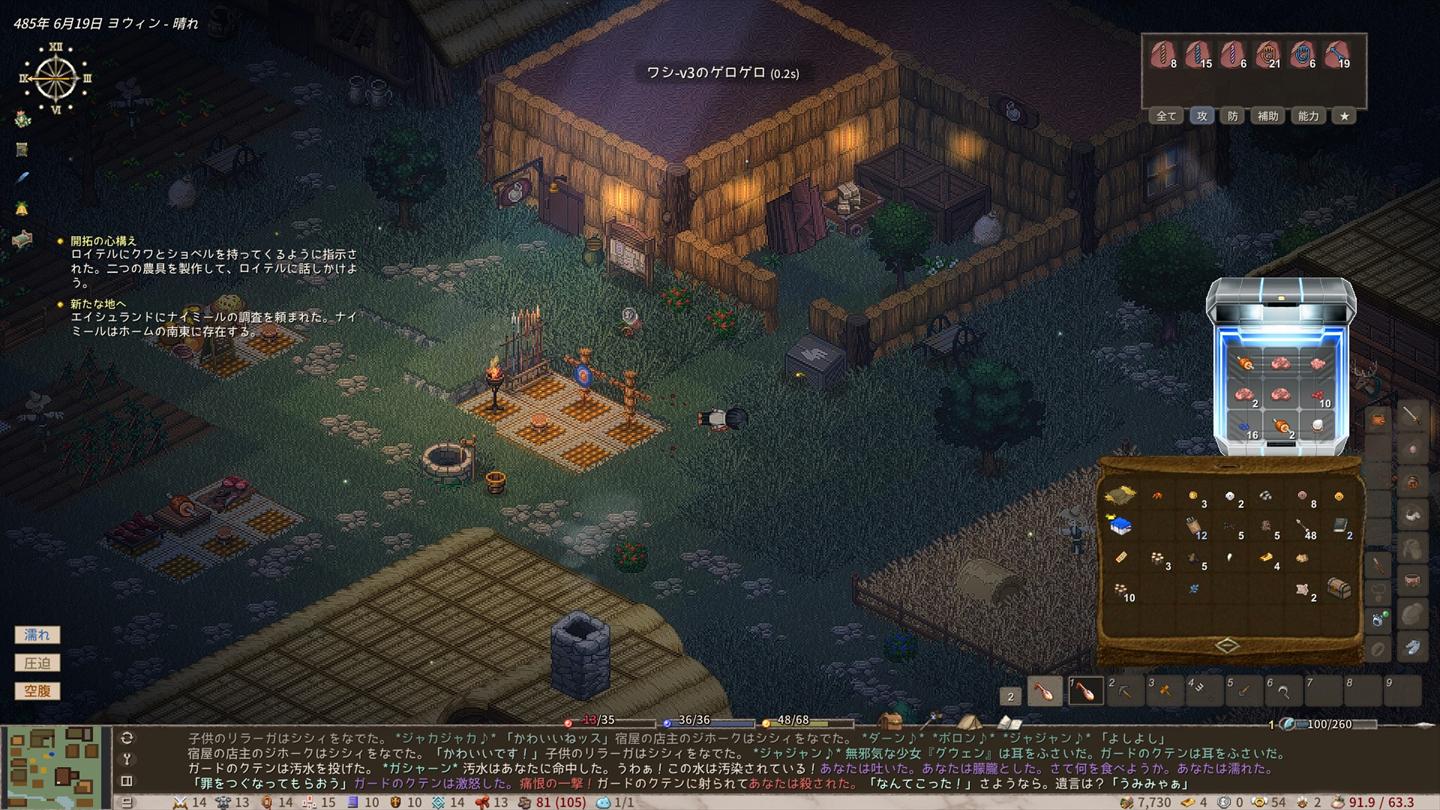The height and width of the screenshot is (810, 1440).
Task: Take the meat skewer from the cooler's top row
Action: 1245,364
